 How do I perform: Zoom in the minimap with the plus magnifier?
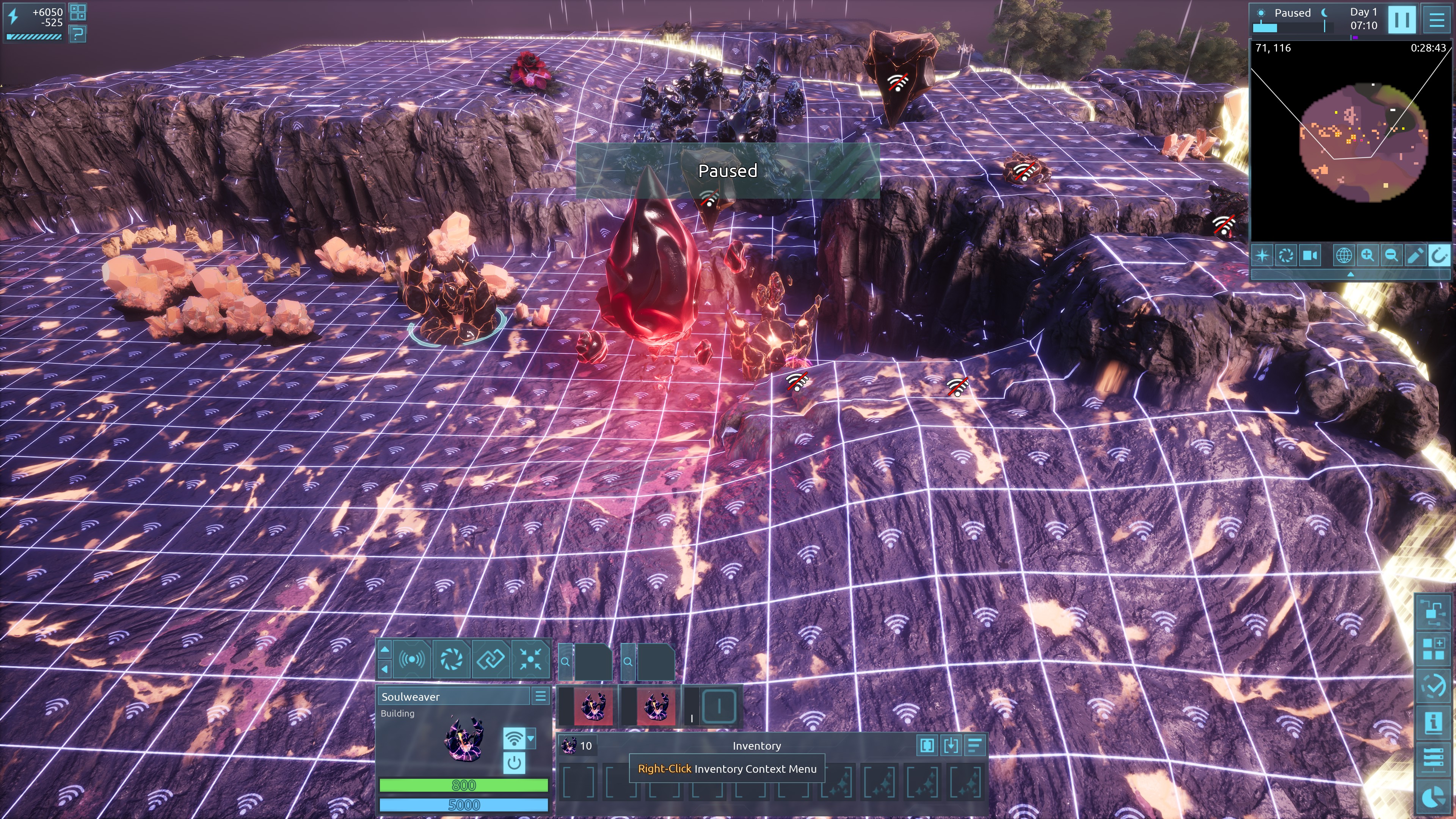[1367, 256]
